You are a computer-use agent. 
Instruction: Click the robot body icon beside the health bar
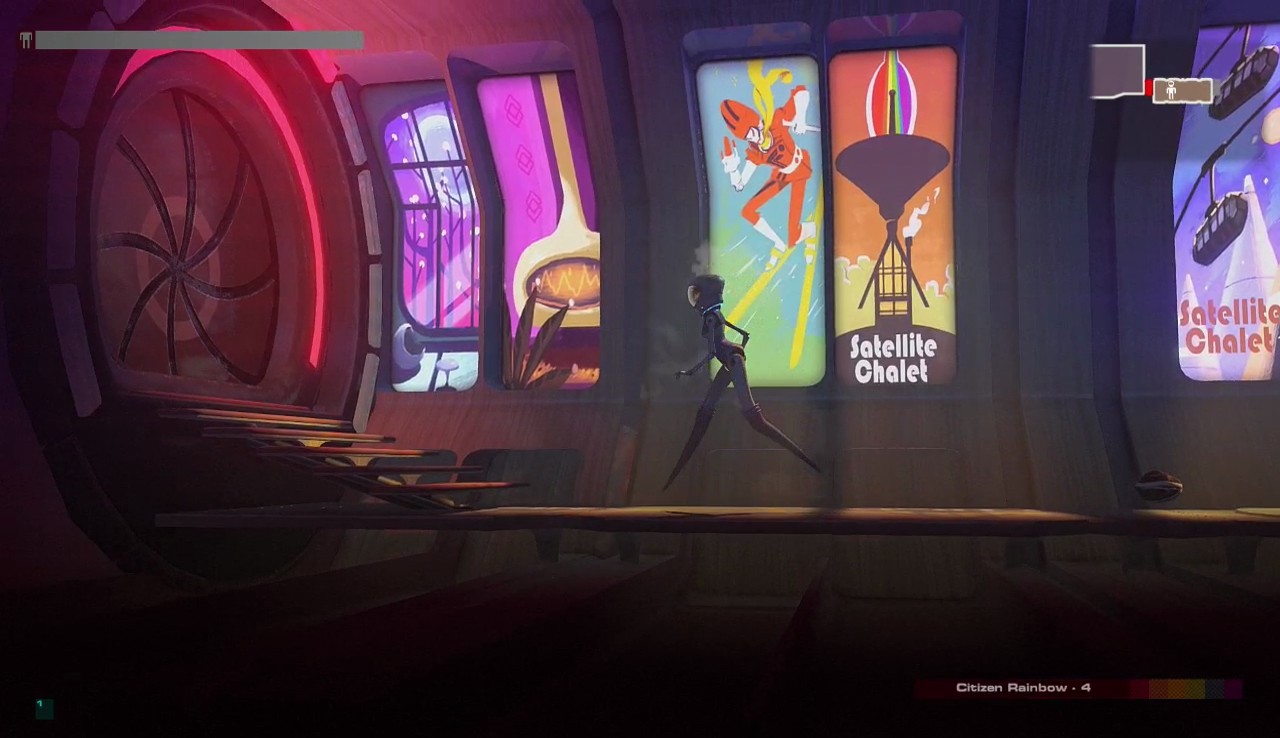coord(25,40)
